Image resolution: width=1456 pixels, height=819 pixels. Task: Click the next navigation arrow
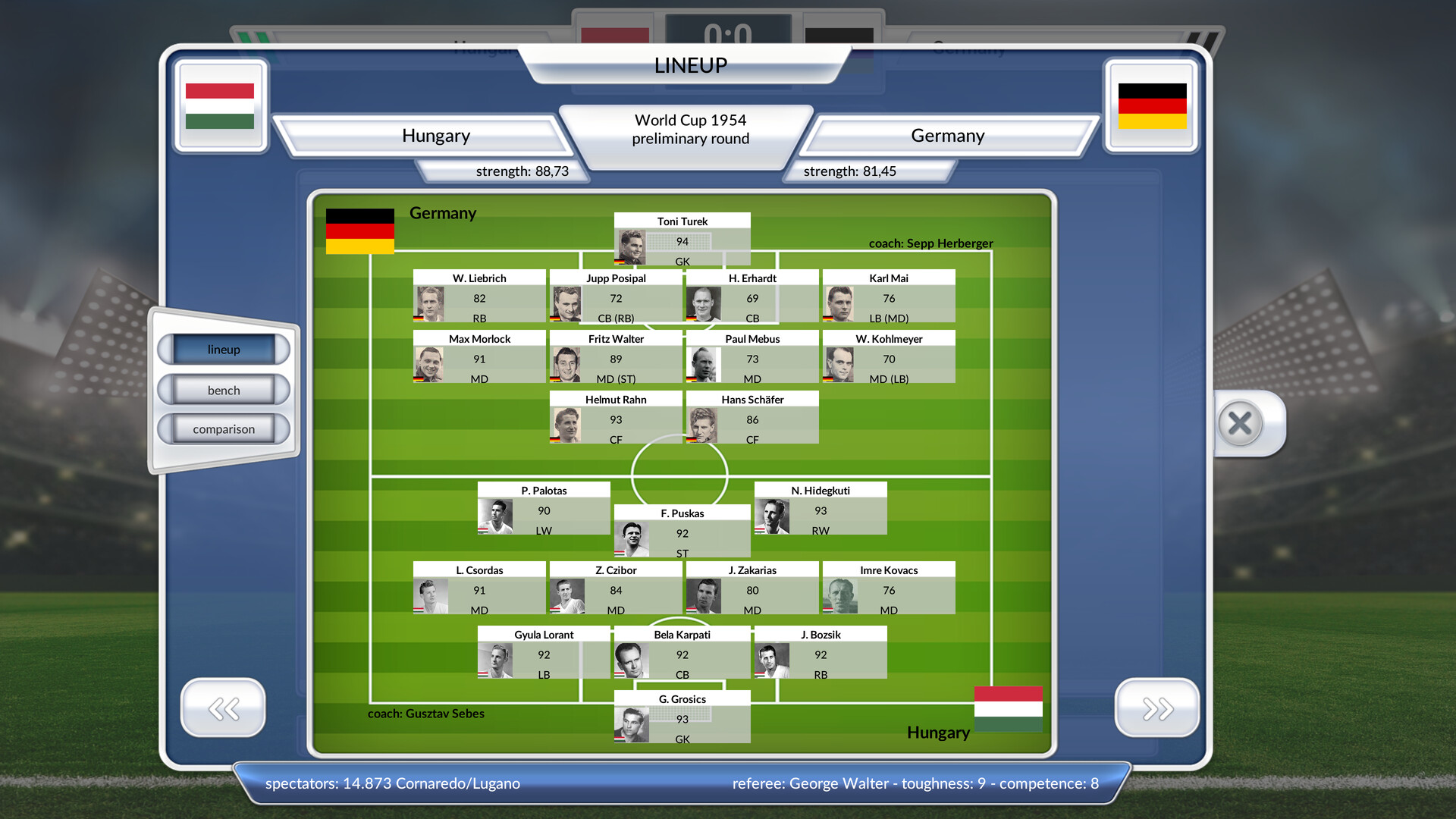click(1156, 708)
